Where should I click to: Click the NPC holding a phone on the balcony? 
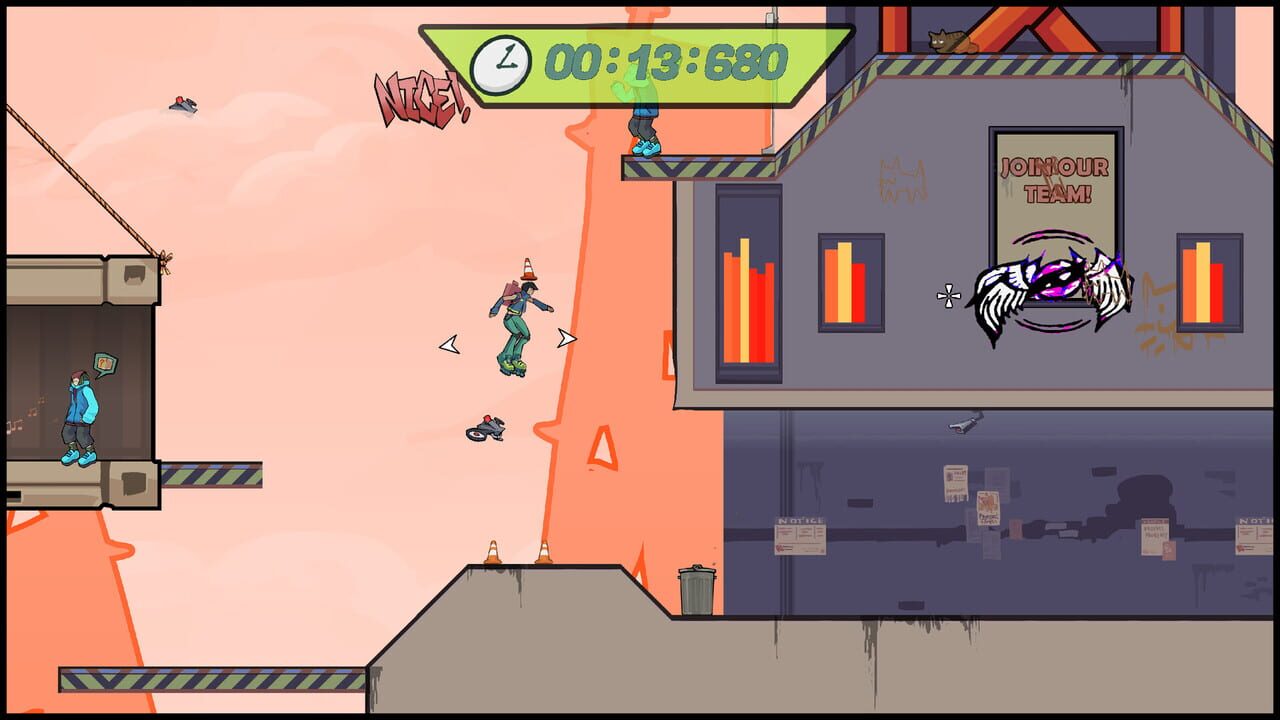(78, 410)
